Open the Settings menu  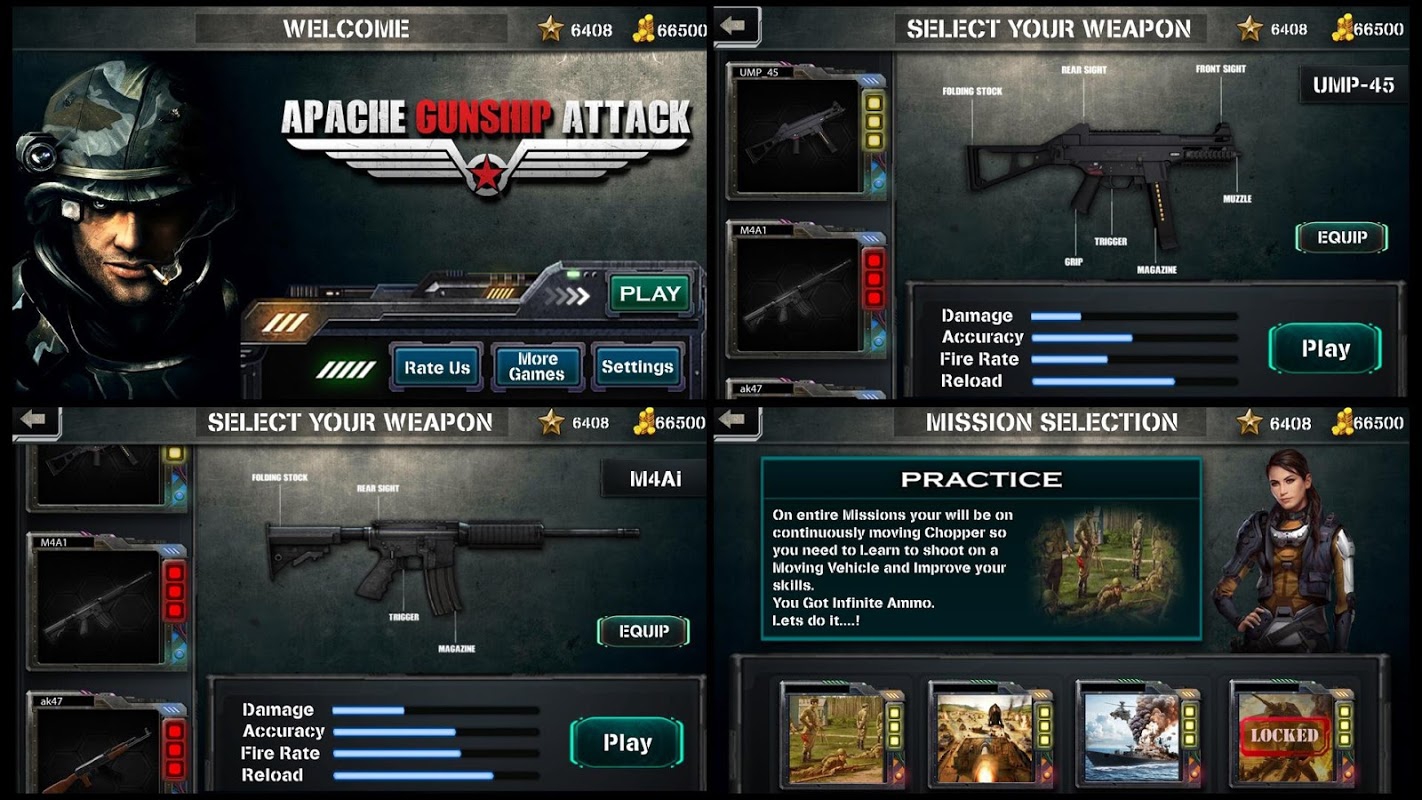(x=637, y=367)
